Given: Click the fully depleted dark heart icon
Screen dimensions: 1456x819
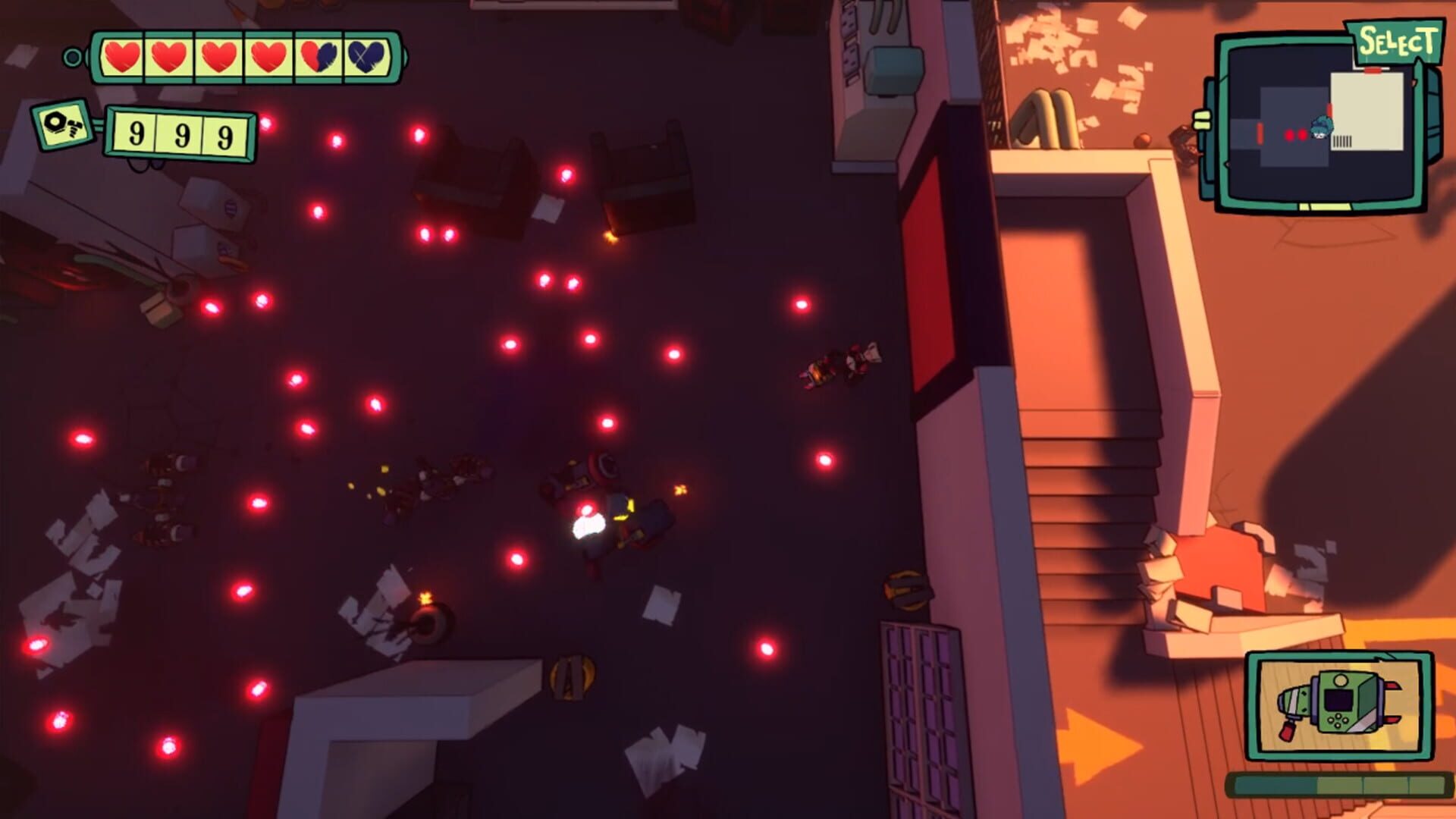Looking at the screenshot, I should (365, 55).
